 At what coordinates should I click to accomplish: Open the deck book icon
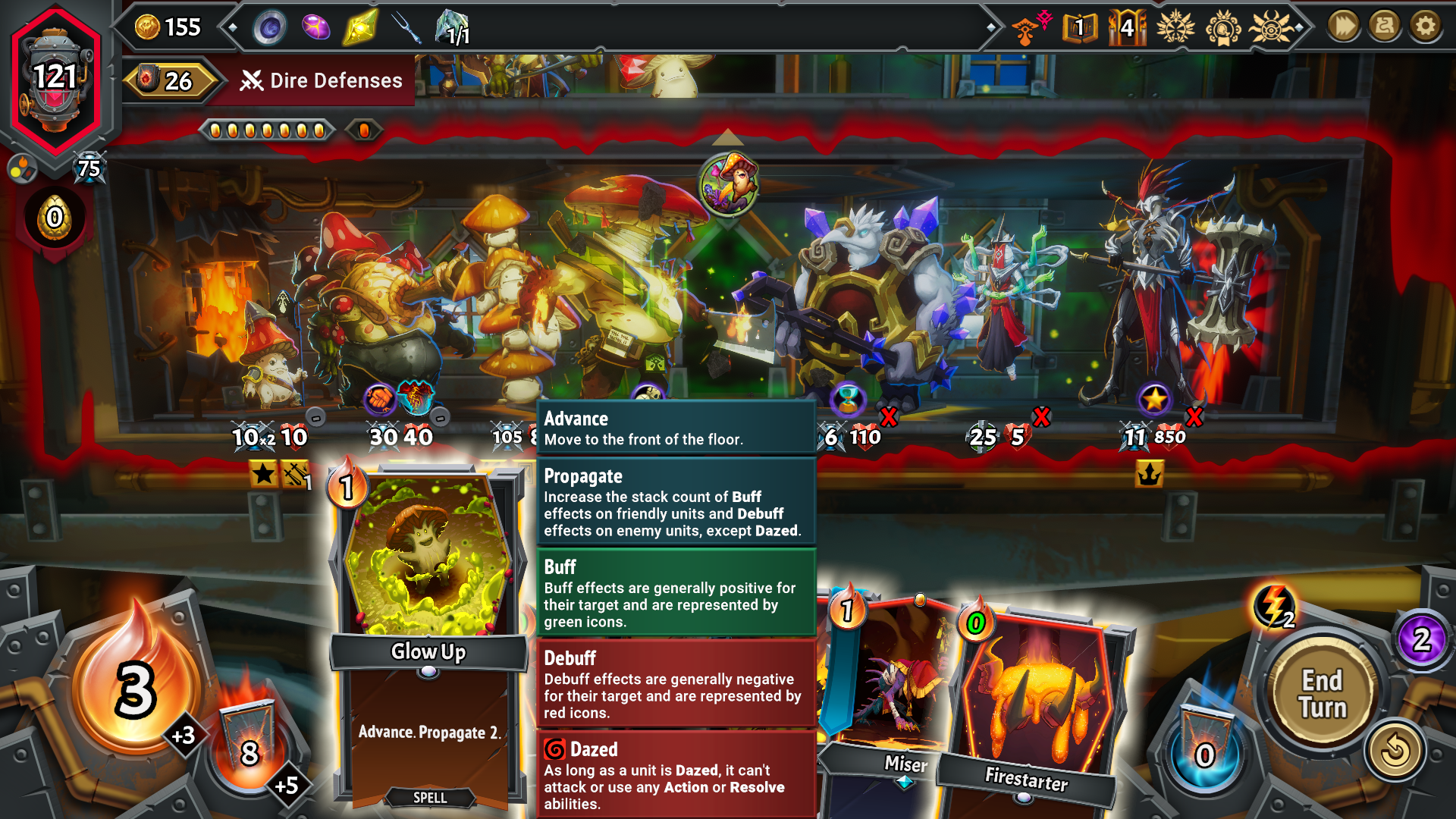click(x=1080, y=28)
